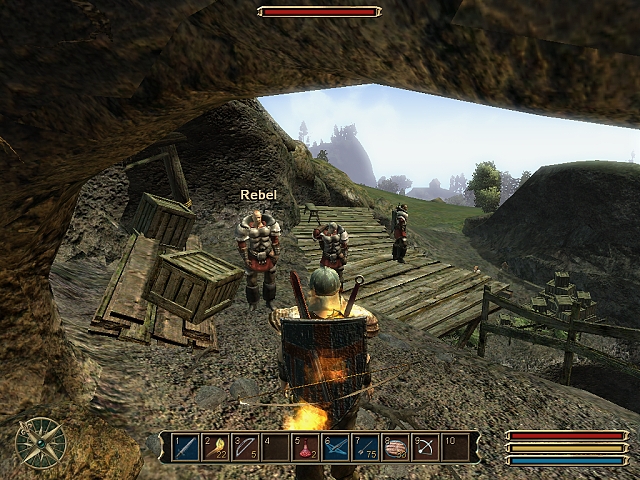Eat the meat in slot 8
The width and height of the screenshot is (640, 480).
396,447
